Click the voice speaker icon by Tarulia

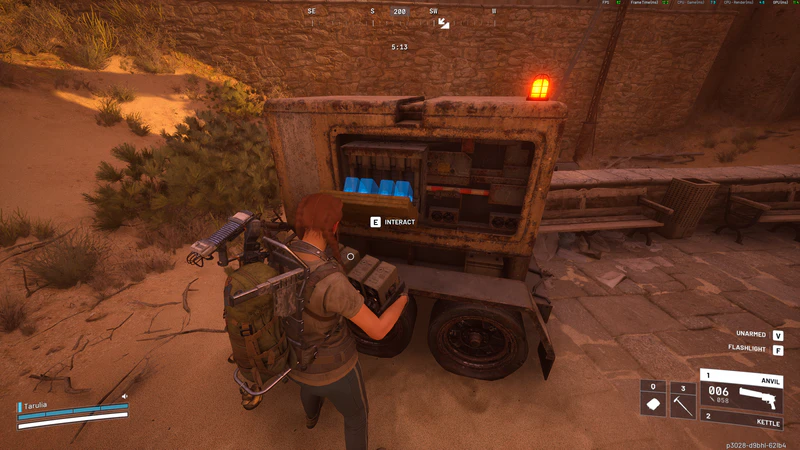pyautogui.click(x=125, y=396)
